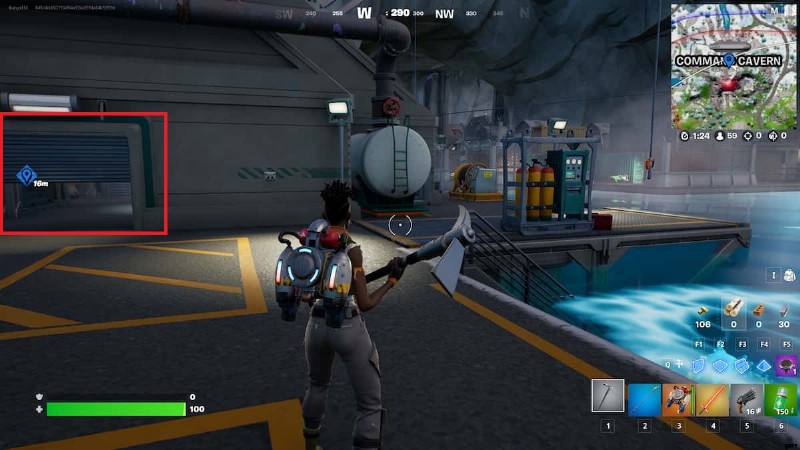Select the metal building material
Viewport: 800px width, 450px height.
coord(782,308)
